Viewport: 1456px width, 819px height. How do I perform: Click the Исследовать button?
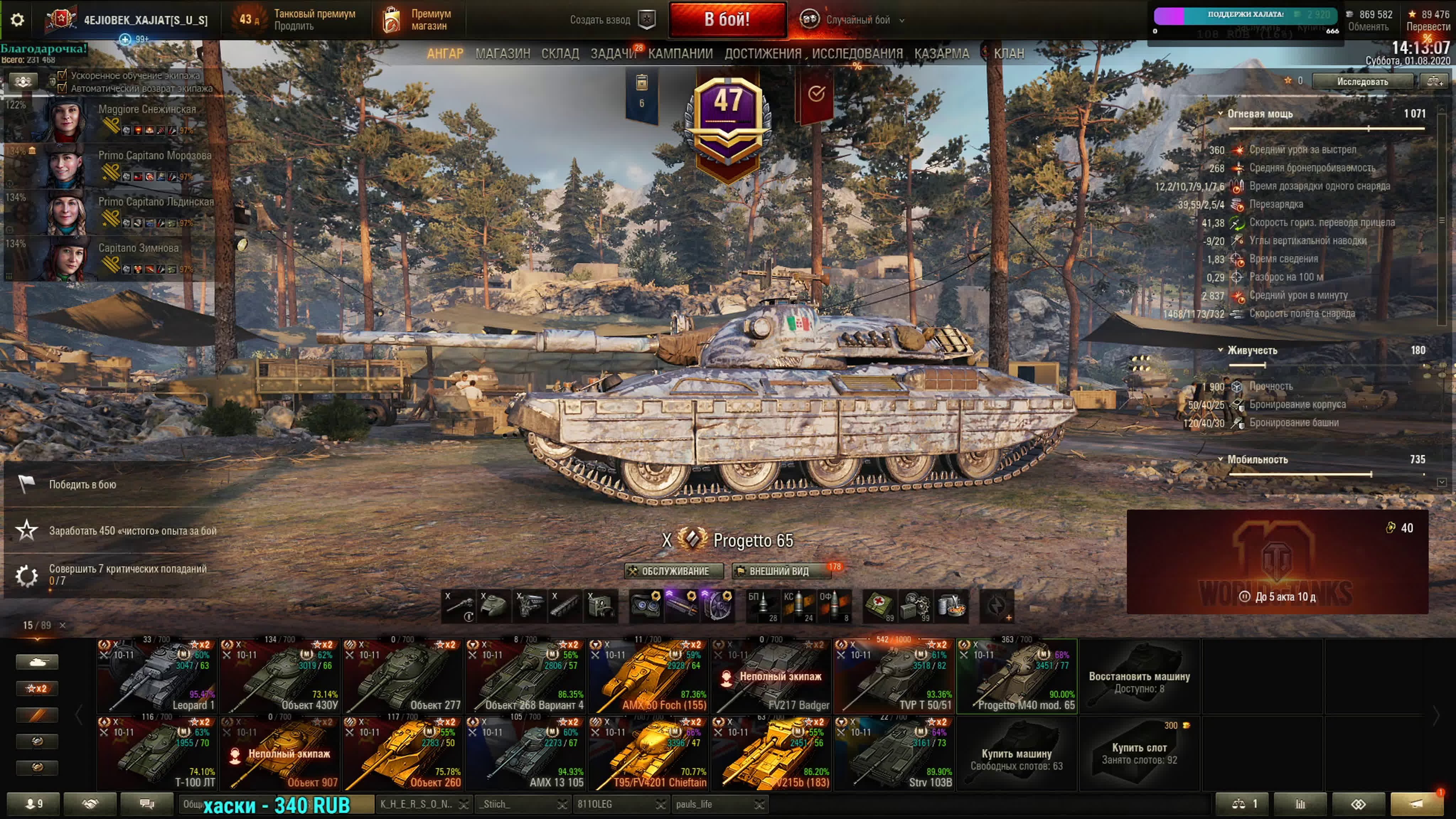1361,81
